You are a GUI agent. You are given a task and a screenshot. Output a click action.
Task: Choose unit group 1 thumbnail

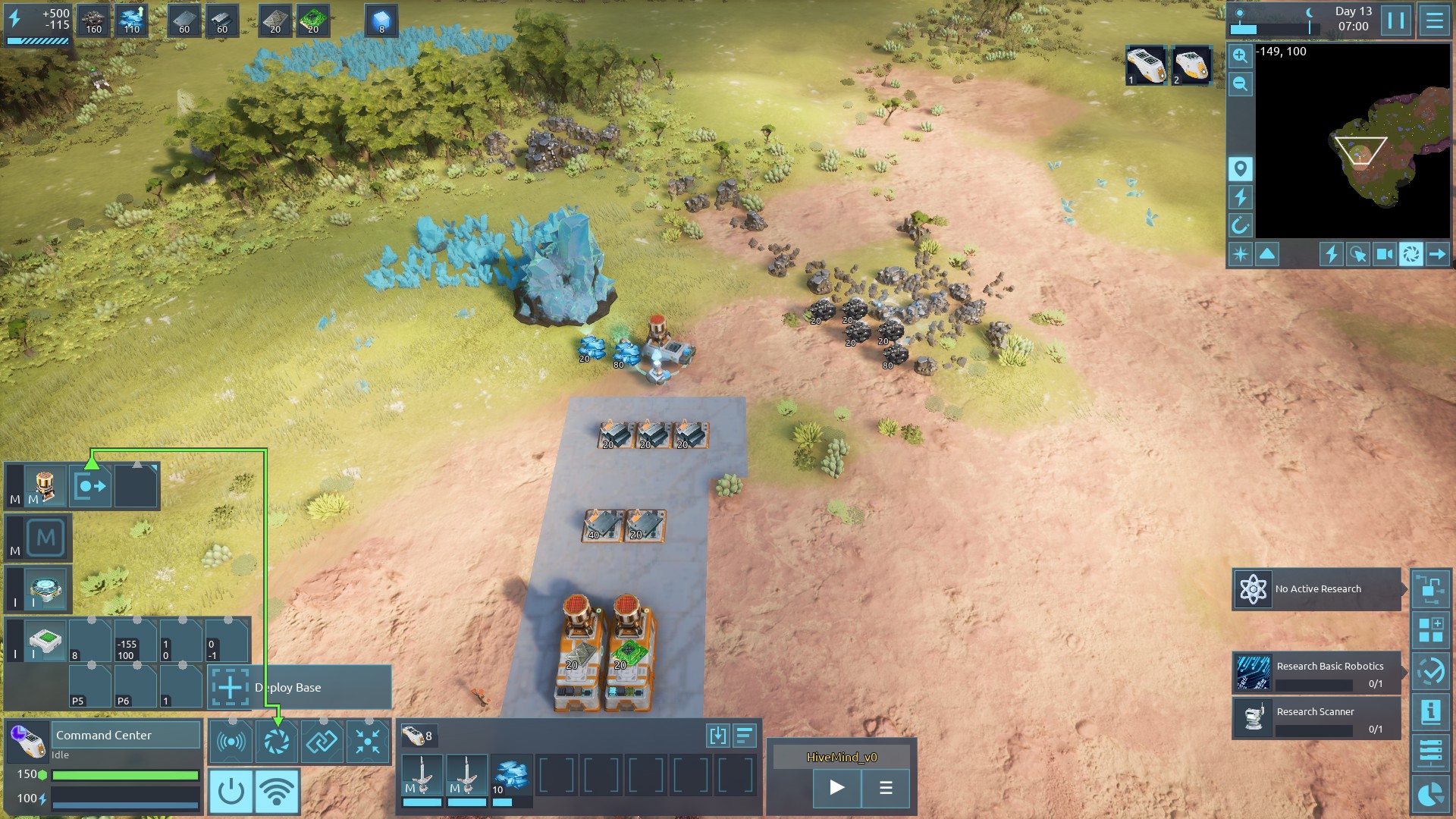pos(1145,65)
